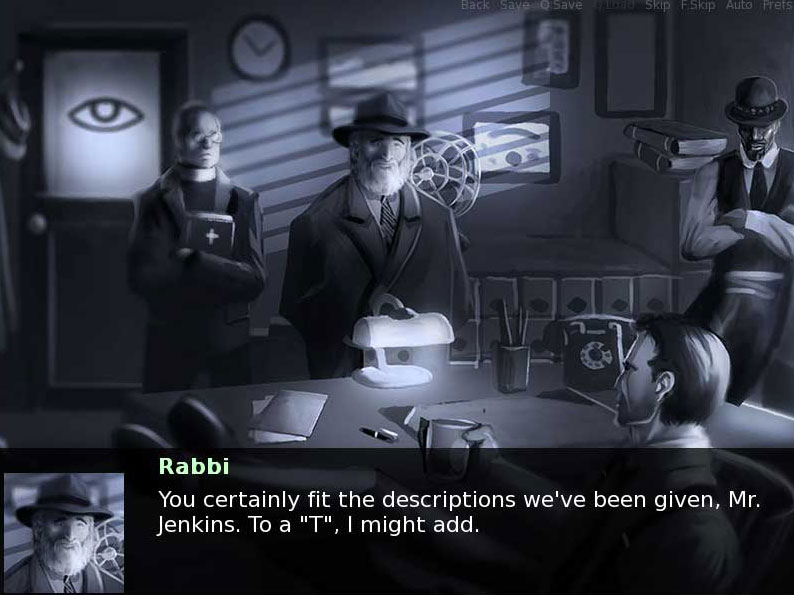This screenshot has width=794, height=595.
Task: Quick save with Q.Save
Action: tap(560, 6)
